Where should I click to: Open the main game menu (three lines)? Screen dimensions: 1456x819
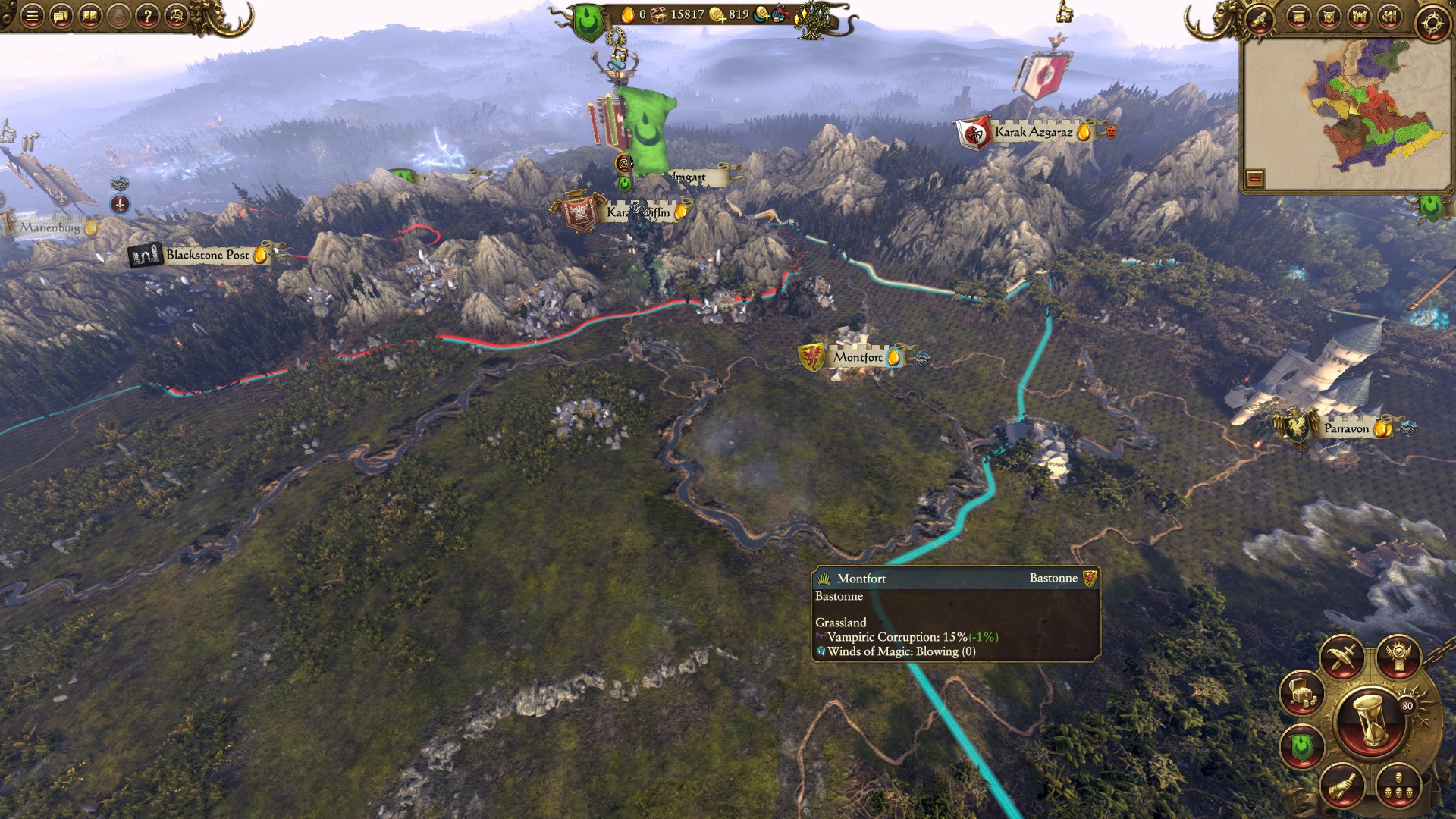pos(32,16)
